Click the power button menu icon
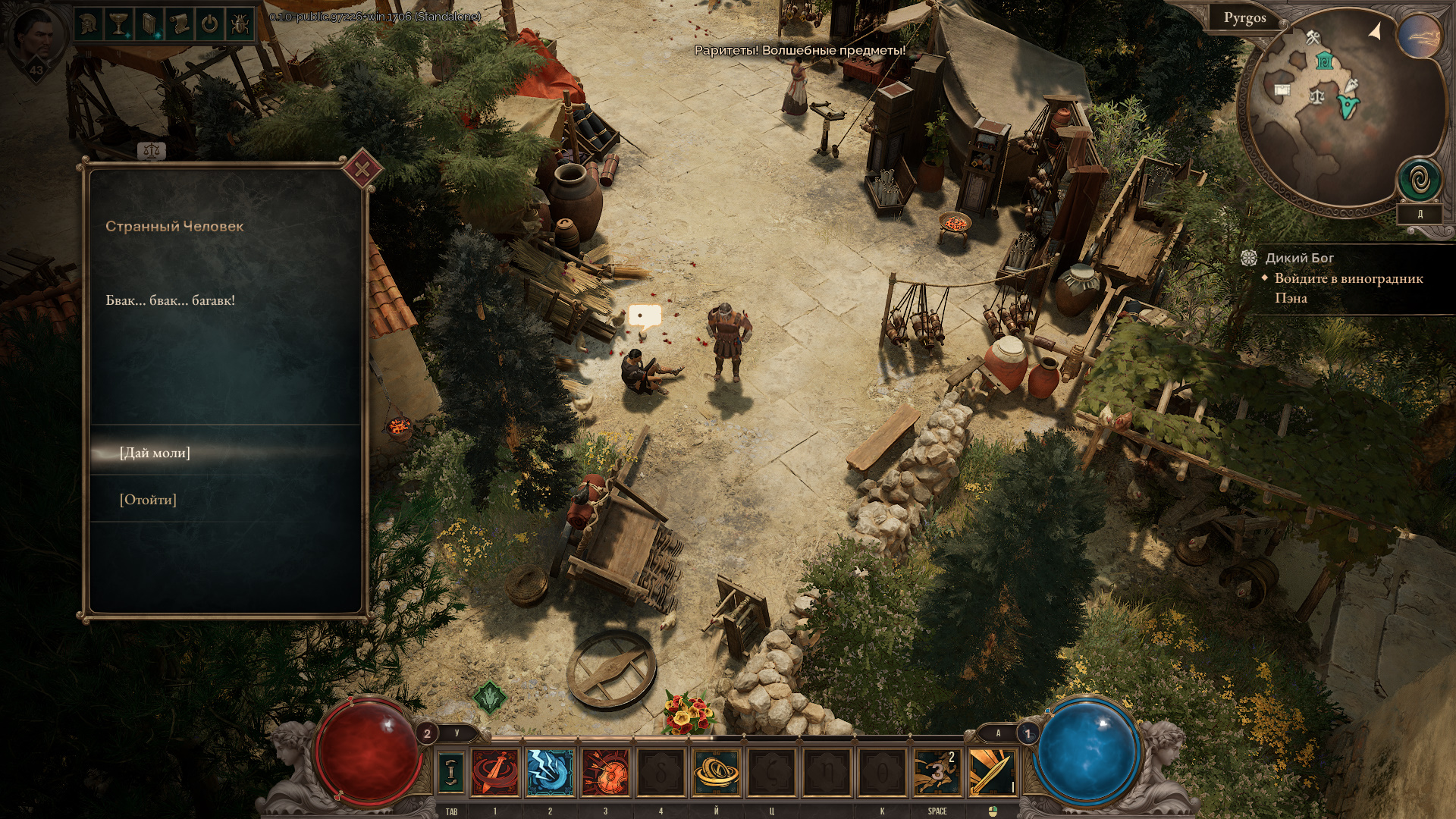Screen dimensions: 1456x819 coord(209,24)
